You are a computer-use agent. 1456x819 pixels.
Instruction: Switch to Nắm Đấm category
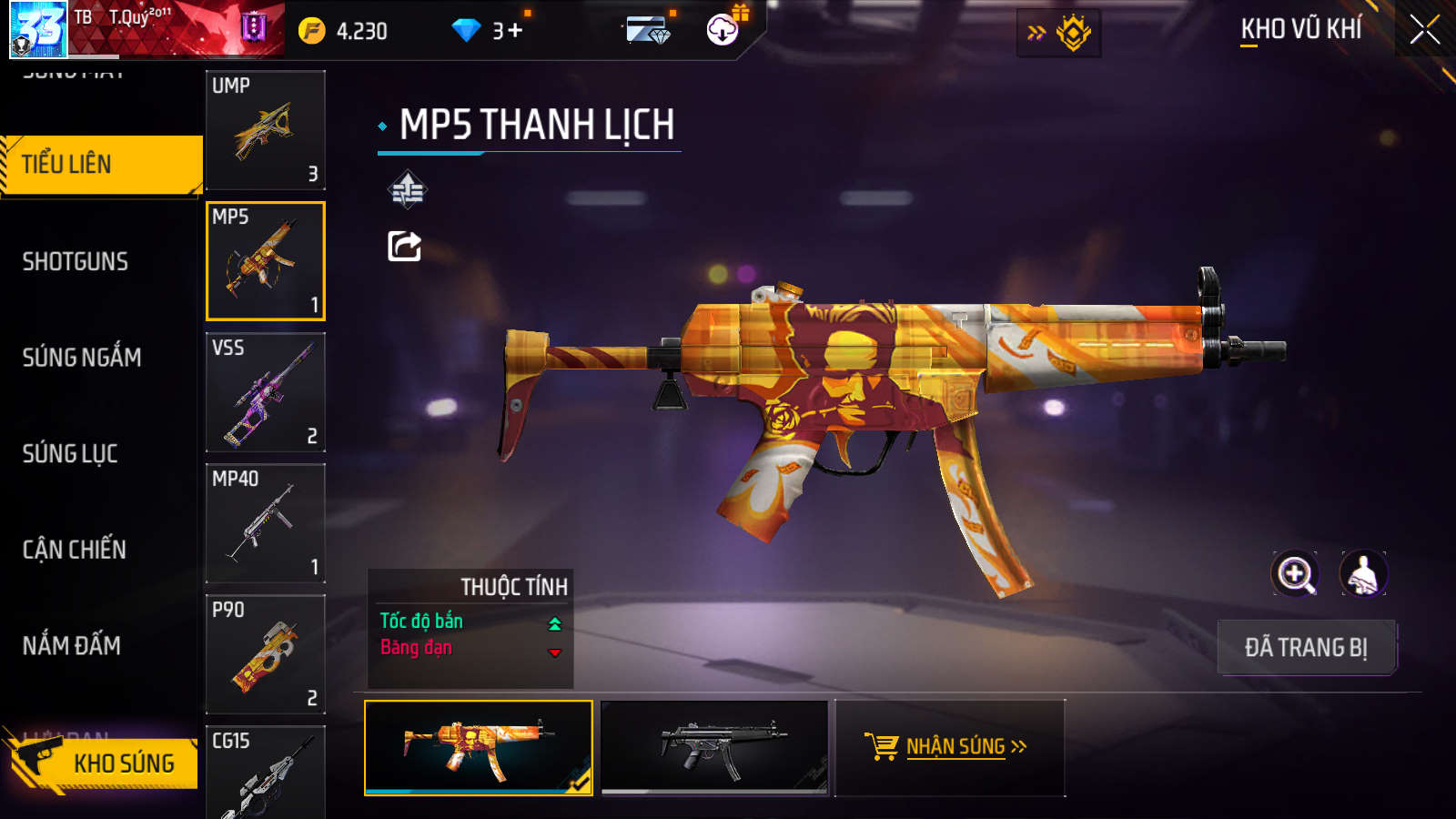[72, 645]
